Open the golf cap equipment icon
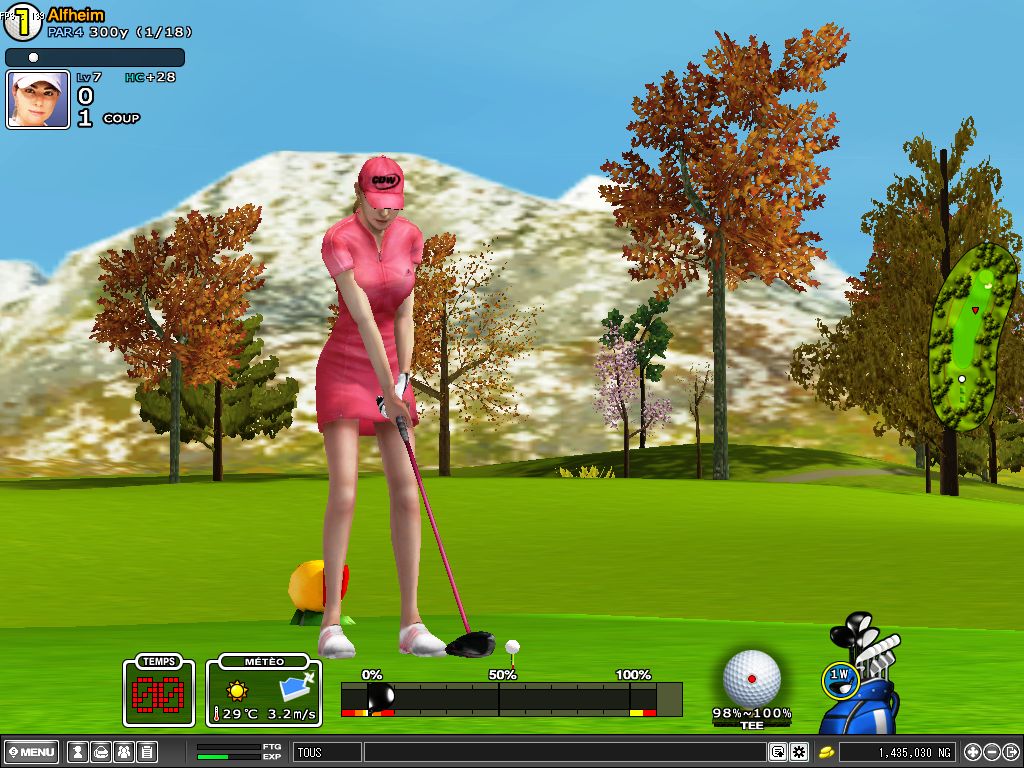Screen dimensions: 1024x768 100,752
